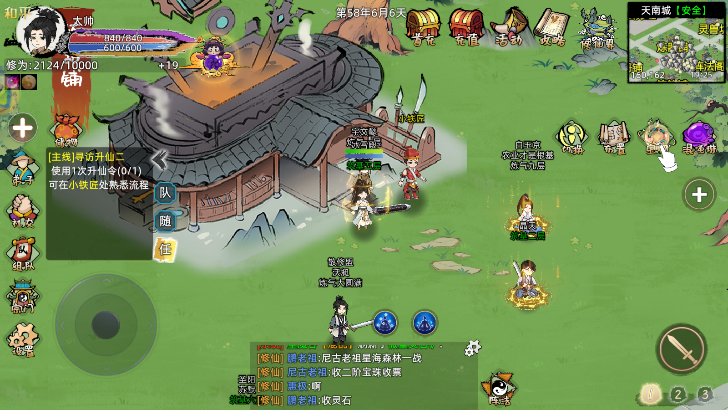
Task: Collapse the quest panel with the arrow
Action: [x=159, y=160]
